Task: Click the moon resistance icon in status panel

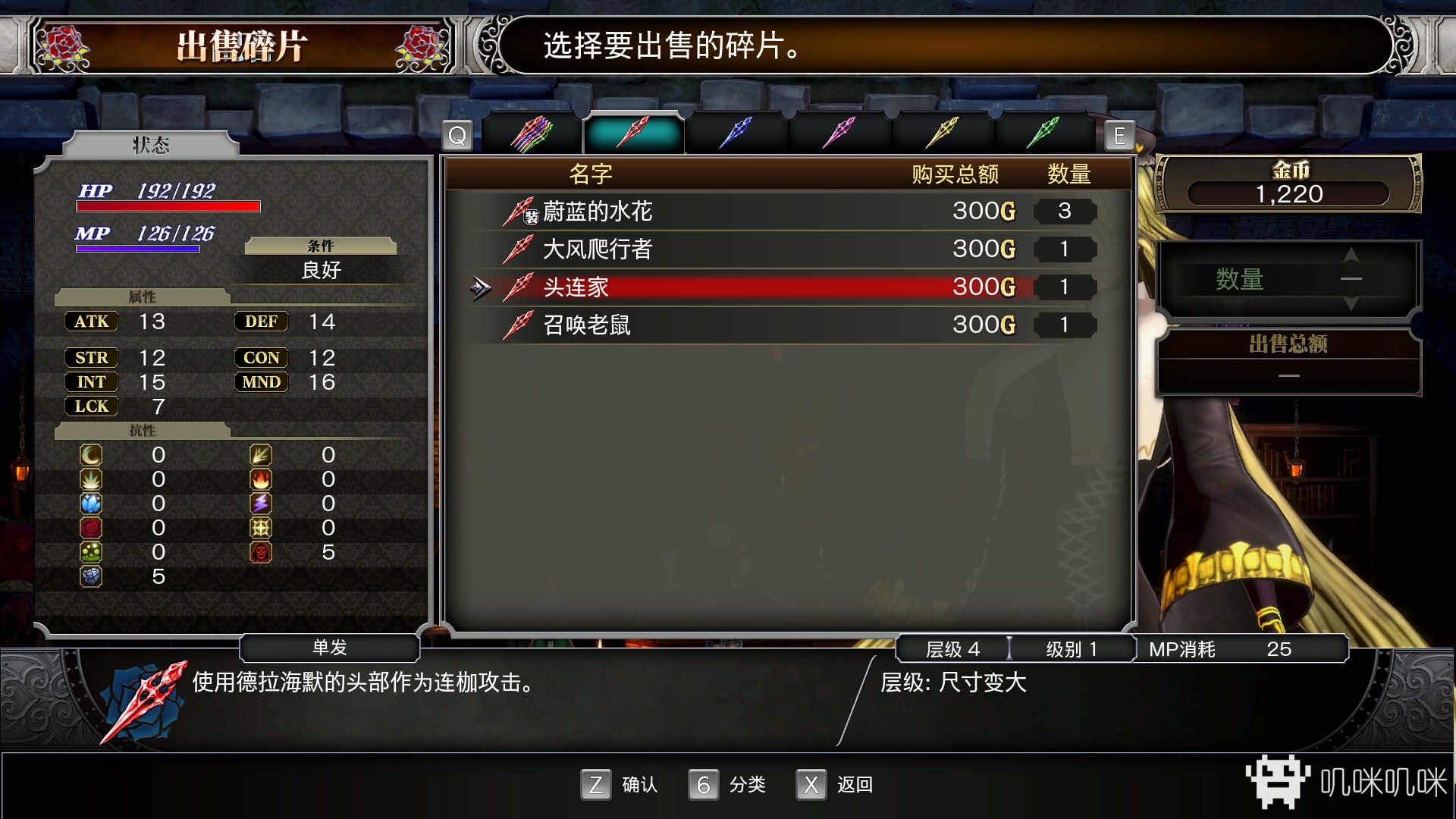Action: coord(89,454)
